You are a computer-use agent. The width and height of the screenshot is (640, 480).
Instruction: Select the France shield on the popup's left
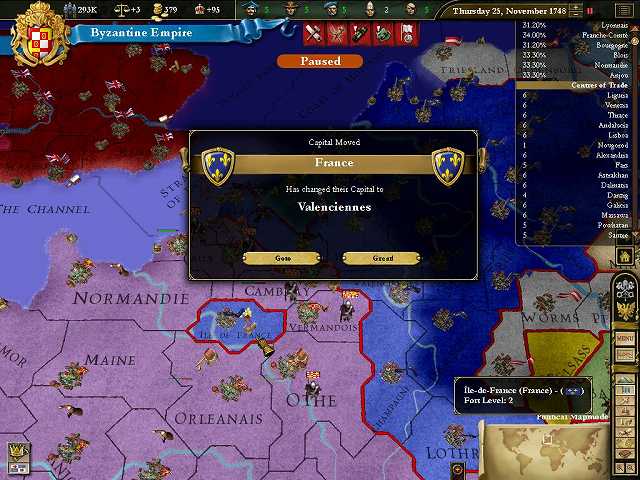(x=218, y=164)
